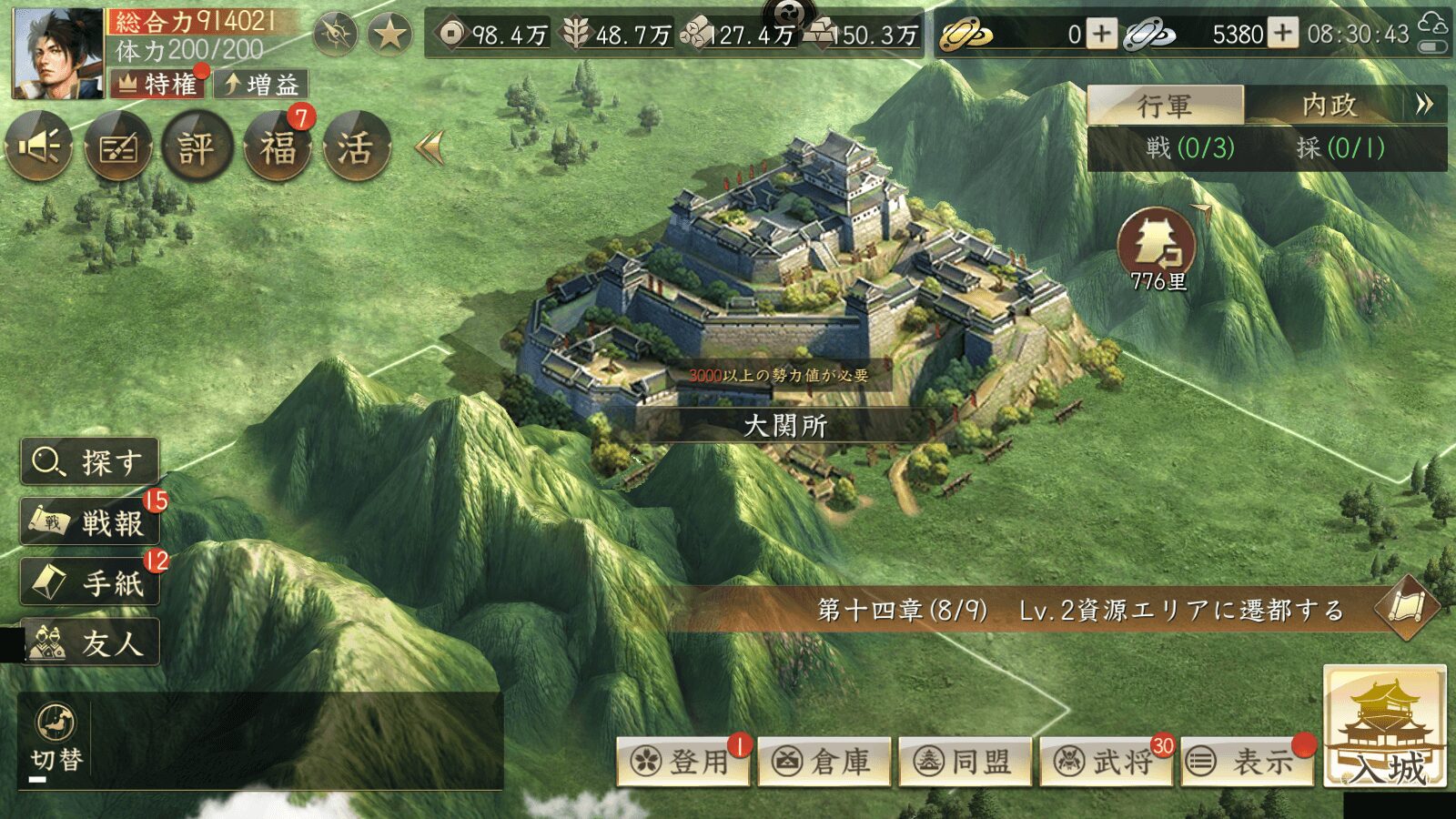Open the 増益 buffs panel
Screen dimensions: 1456x819
[262, 85]
